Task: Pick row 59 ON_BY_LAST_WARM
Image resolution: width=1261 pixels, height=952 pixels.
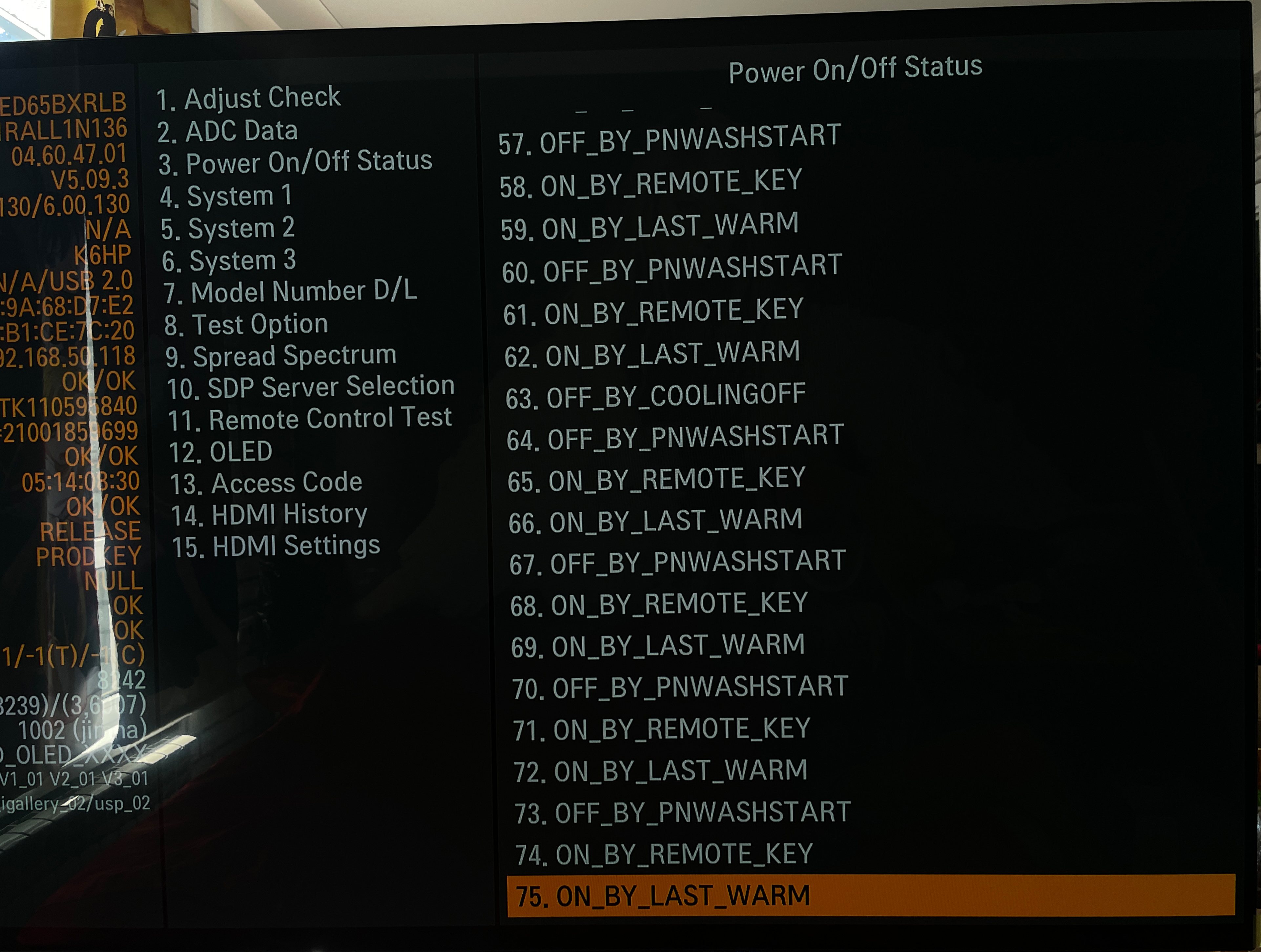Action: (650, 226)
